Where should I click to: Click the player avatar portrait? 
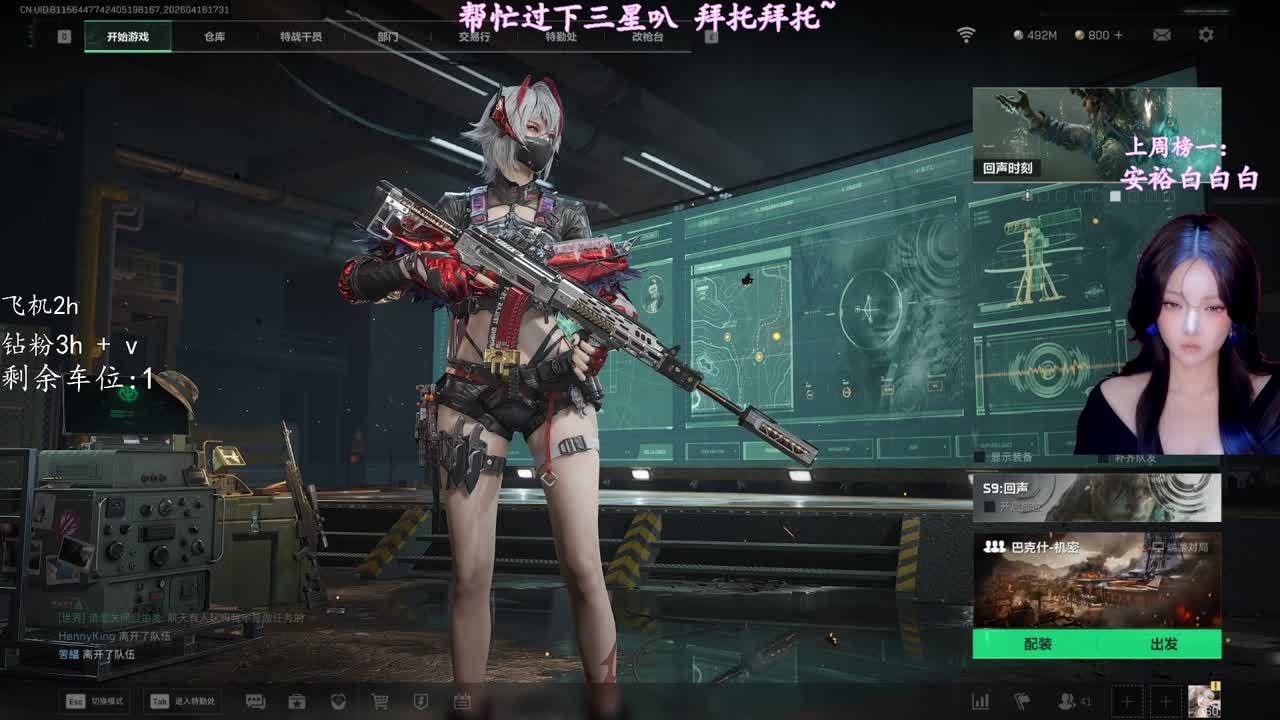[1203, 701]
